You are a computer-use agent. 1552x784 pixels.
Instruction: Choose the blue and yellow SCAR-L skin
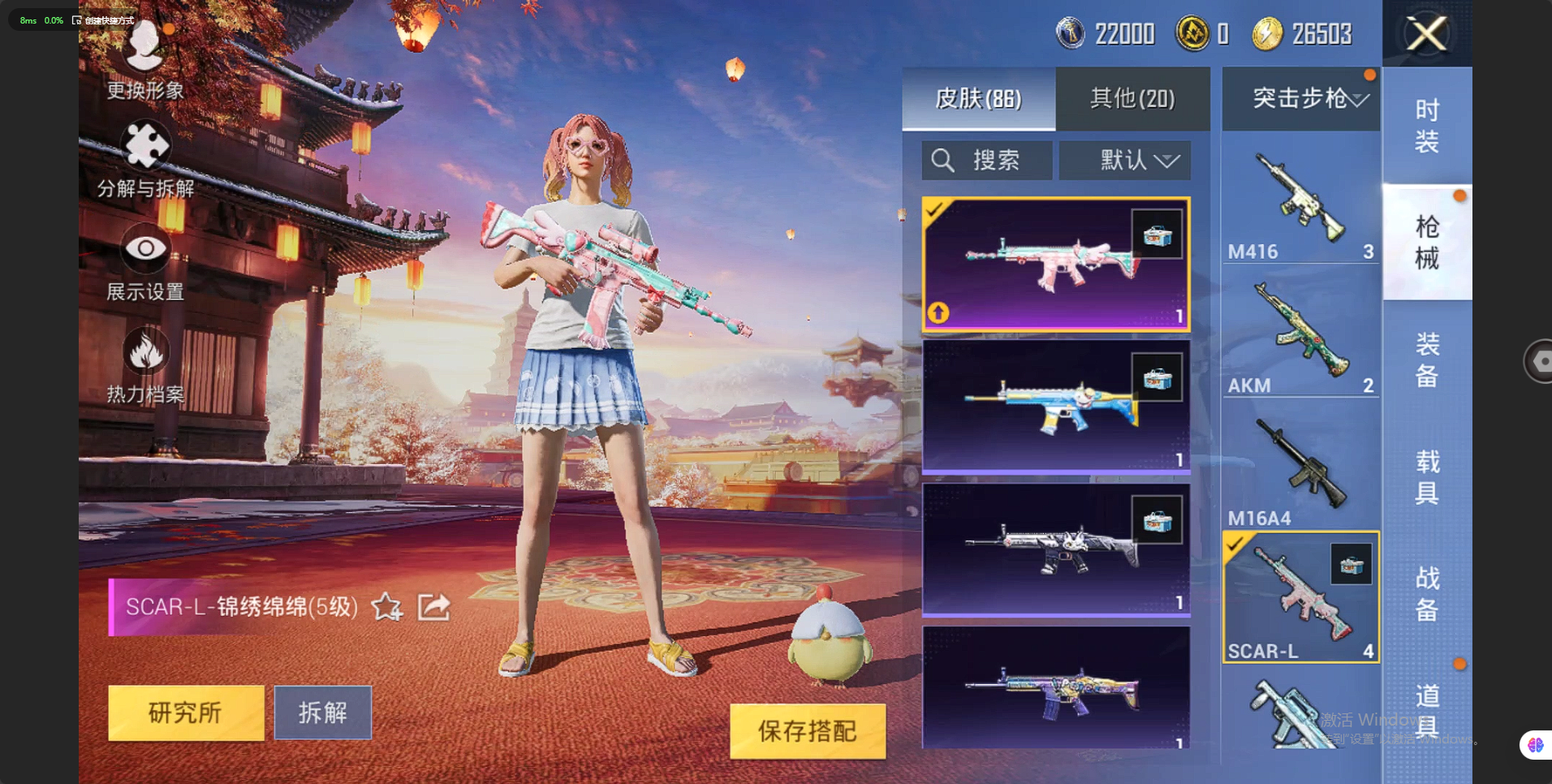click(x=1055, y=406)
